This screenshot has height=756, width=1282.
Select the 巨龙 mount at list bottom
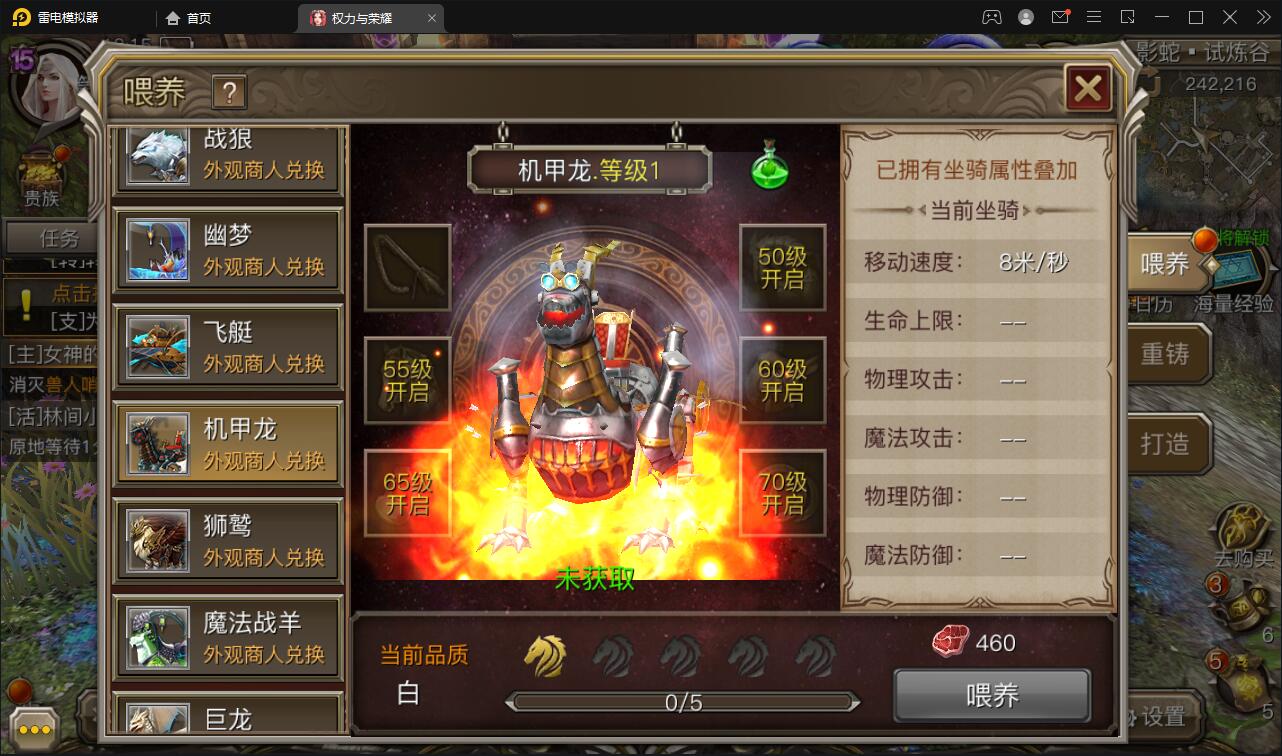point(227,716)
